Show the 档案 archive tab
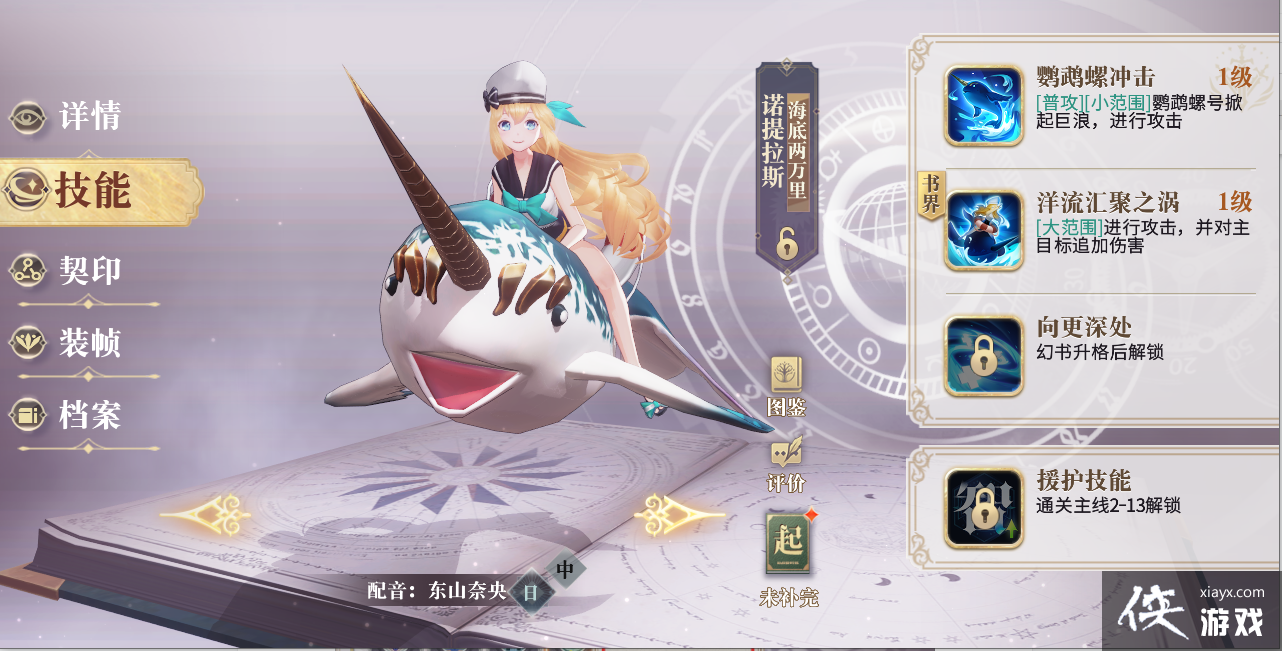Viewport: 1282px width, 651px height. 70,415
